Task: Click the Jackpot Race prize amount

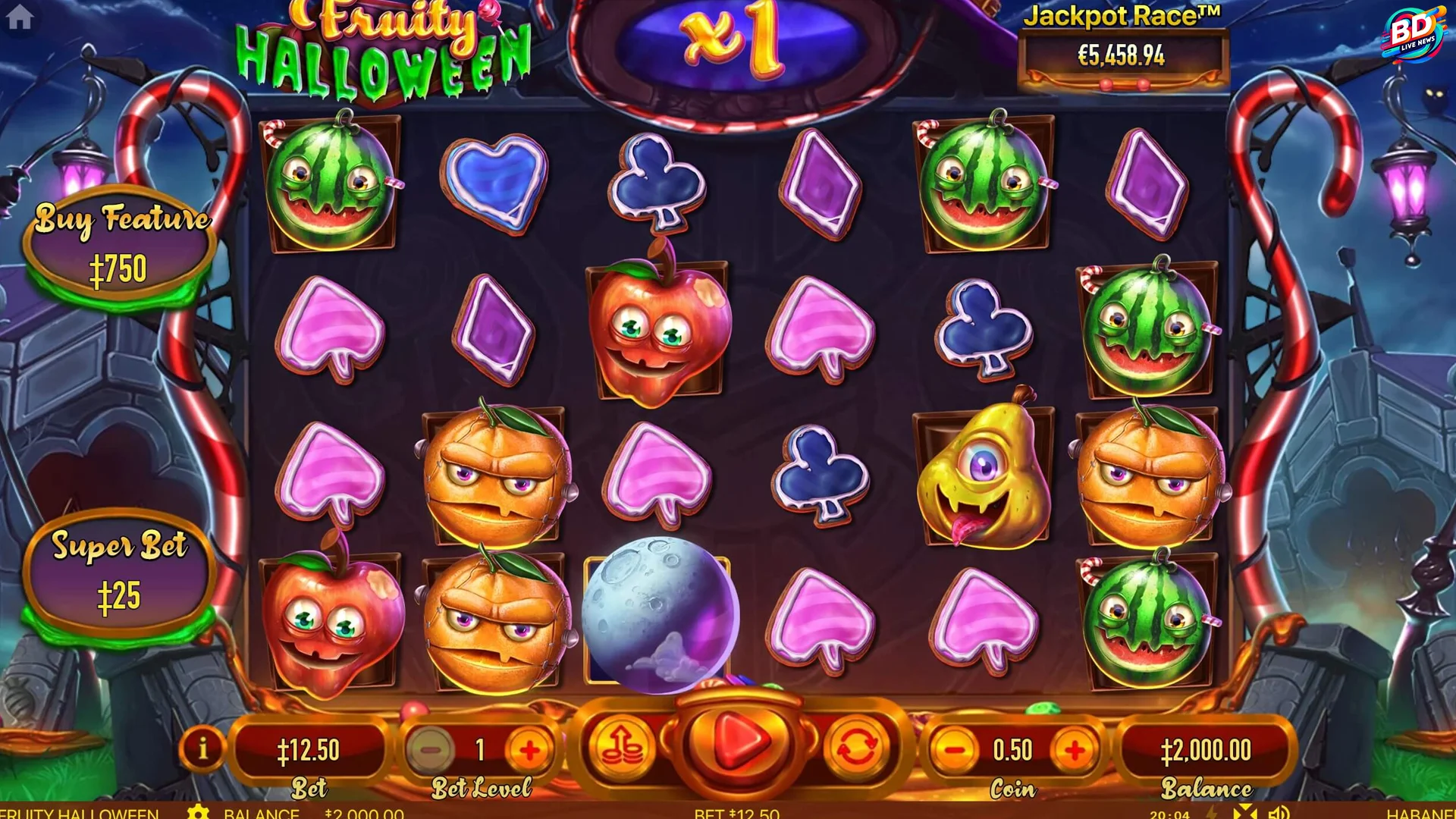Action: (1122, 53)
